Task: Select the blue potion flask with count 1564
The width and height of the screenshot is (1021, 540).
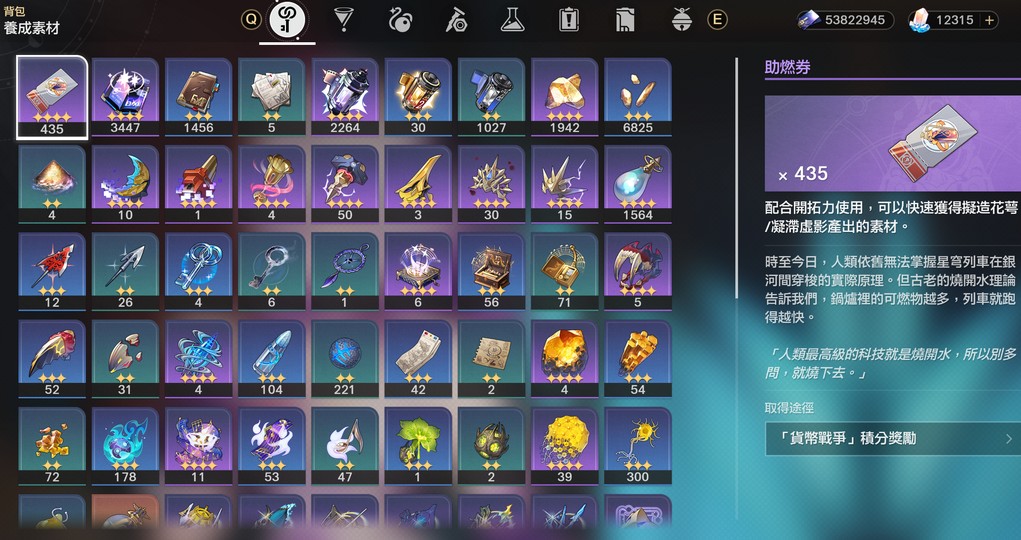Action: 637,183
